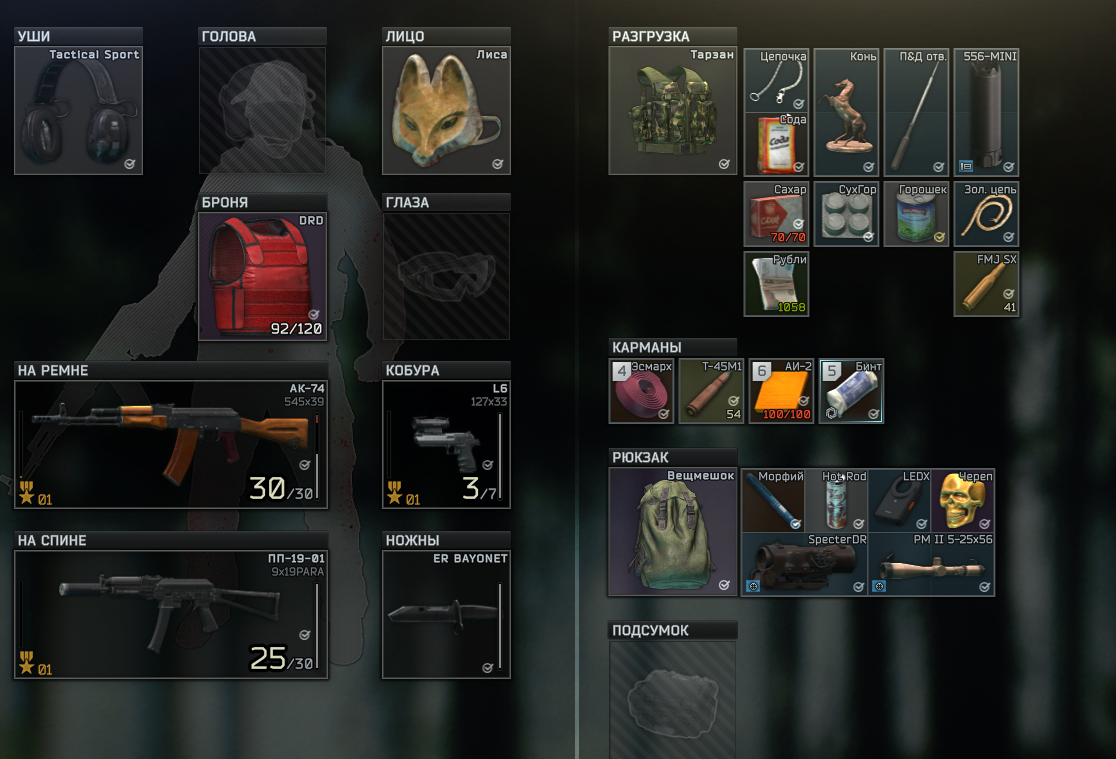Select the SpecterDR sight in backpack

[803, 565]
